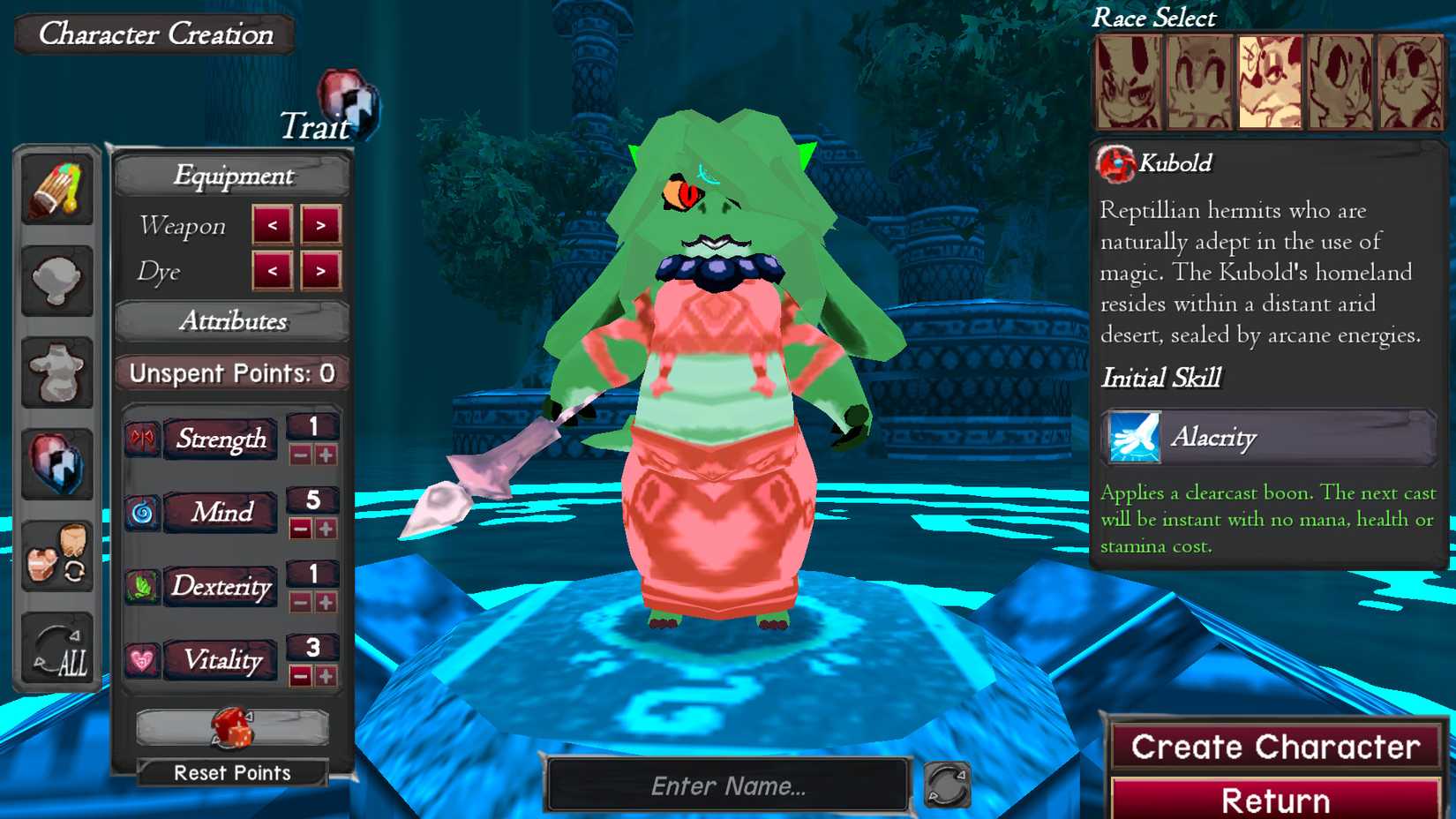The height and width of the screenshot is (819, 1456).
Task: Click the next Weapon arrow
Action: click(x=319, y=227)
